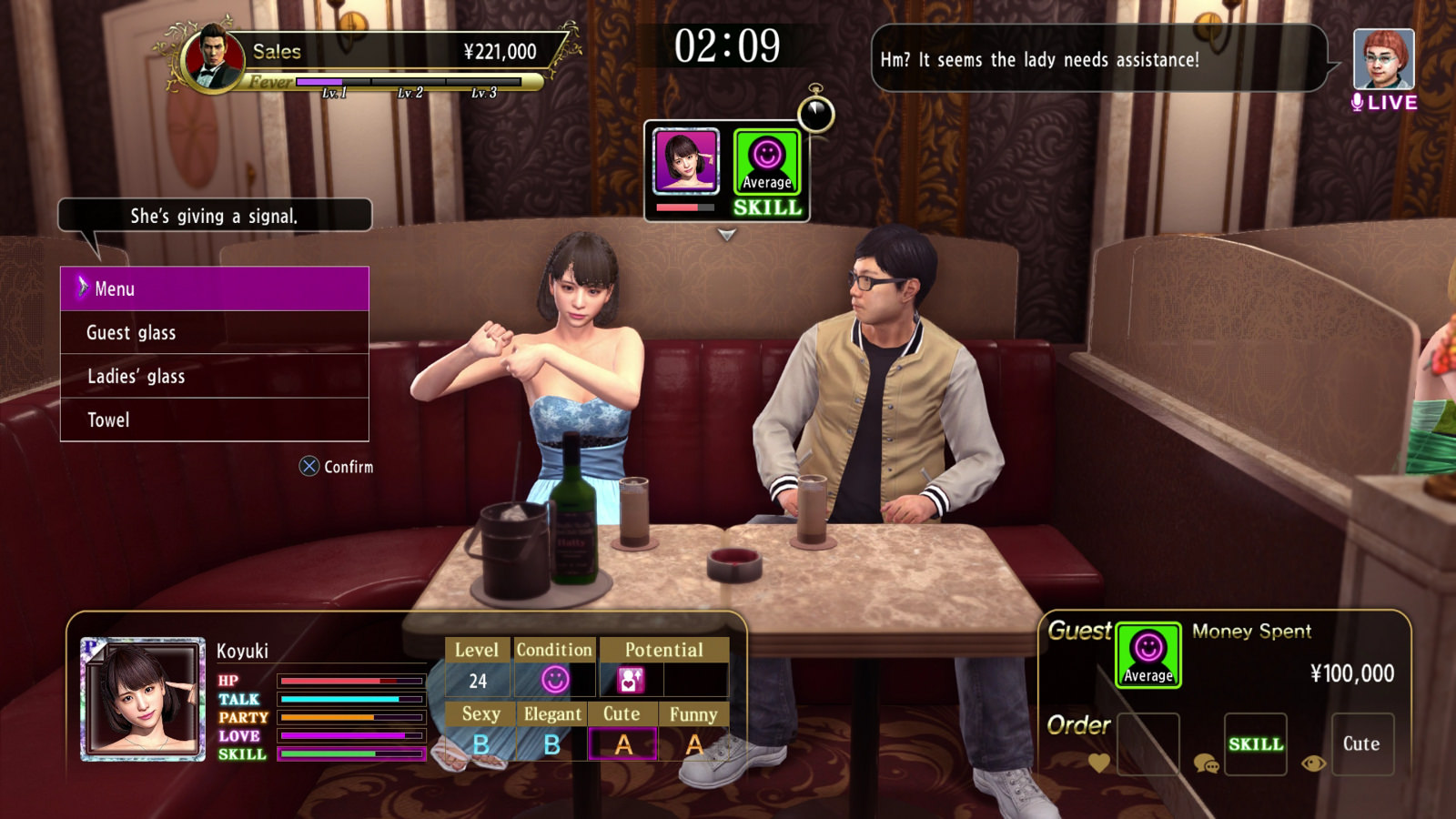
Task: Select the Ladies' glass option
Action: (x=215, y=377)
